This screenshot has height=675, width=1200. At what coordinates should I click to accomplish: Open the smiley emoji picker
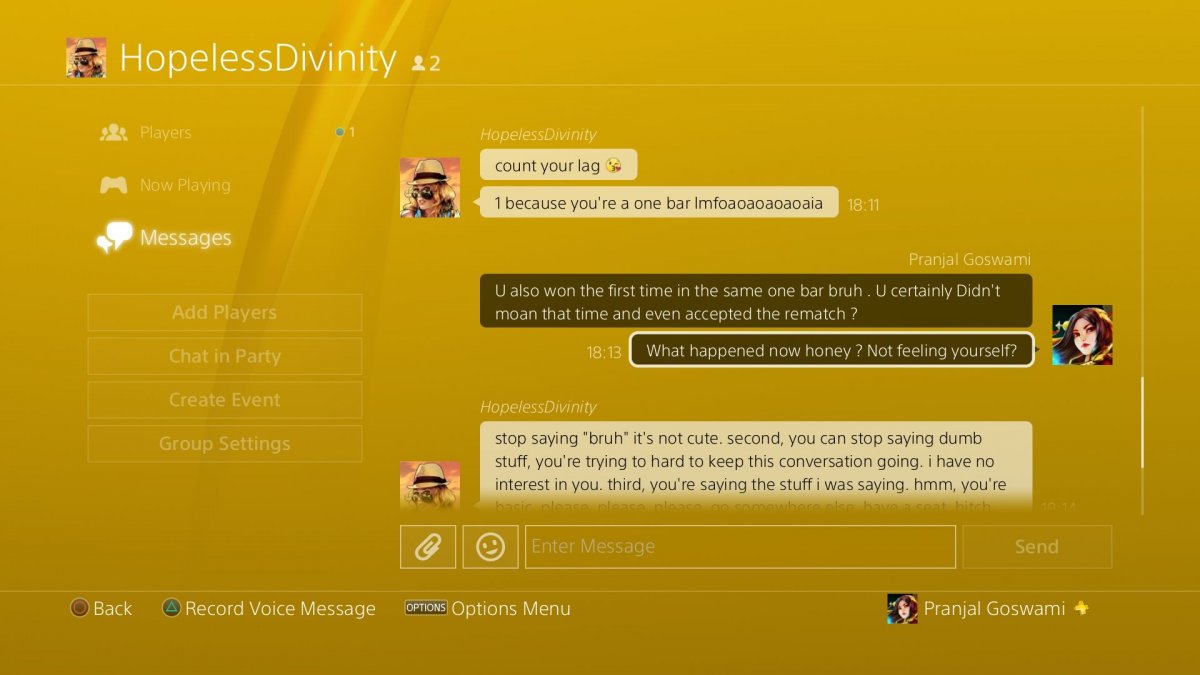click(490, 547)
